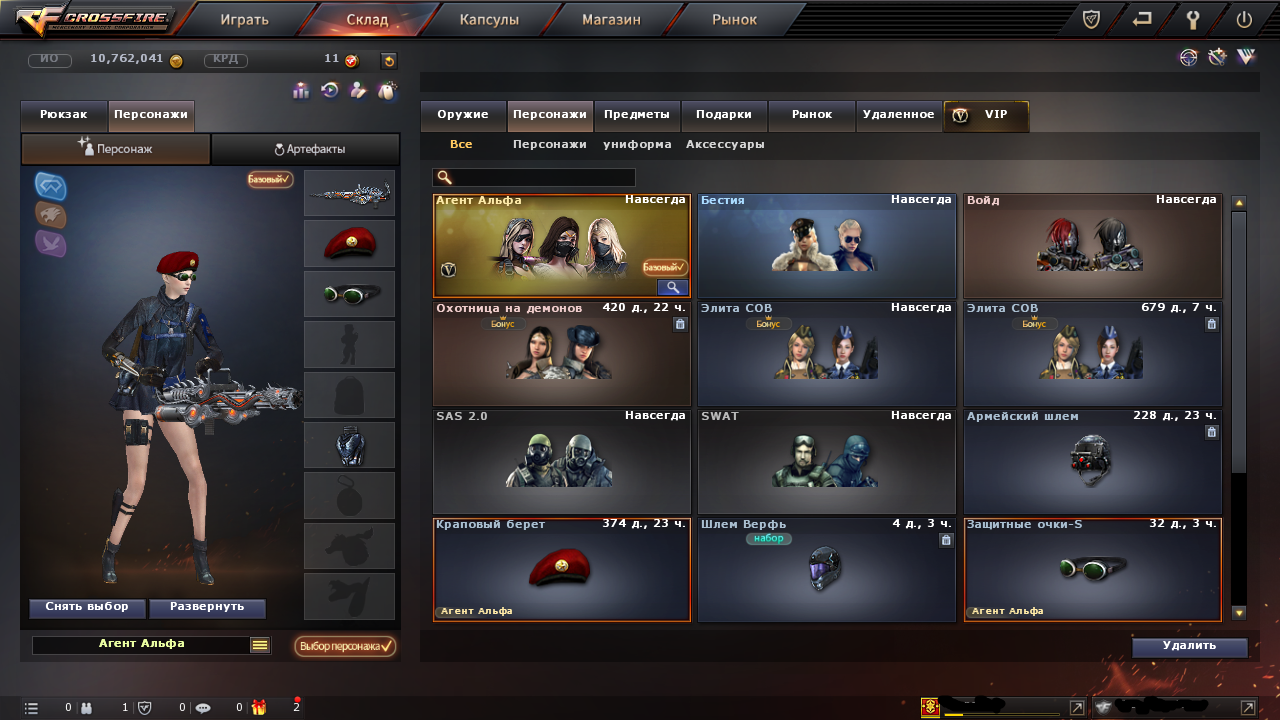Click the Снять выбор button
The image size is (1280, 720).
point(87,607)
